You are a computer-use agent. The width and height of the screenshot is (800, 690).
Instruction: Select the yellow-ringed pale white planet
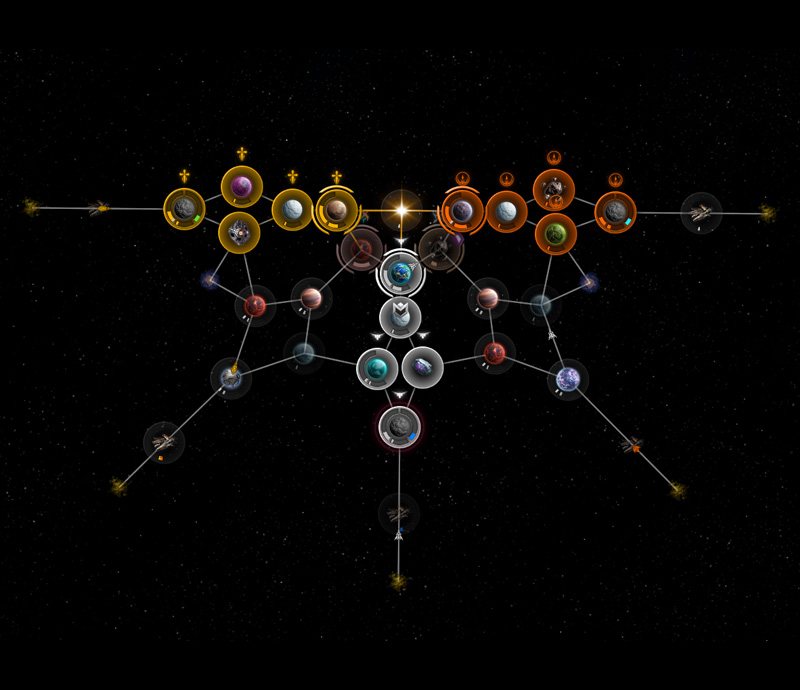[292, 210]
